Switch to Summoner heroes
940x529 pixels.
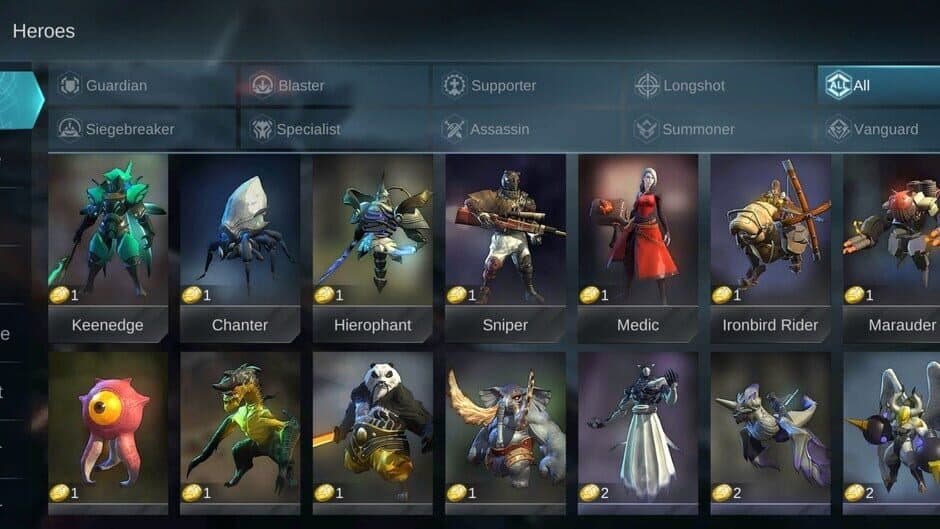pos(722,129)
